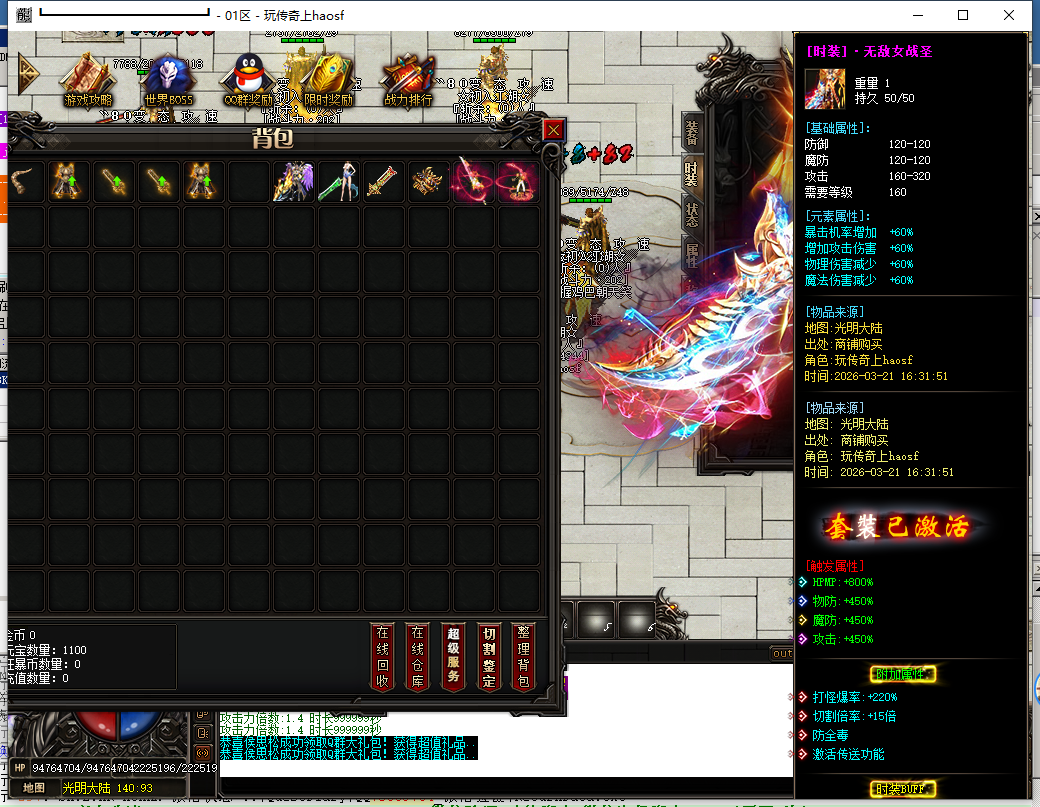Open the 游戏攻略 game guide

[x=88, y=78]
